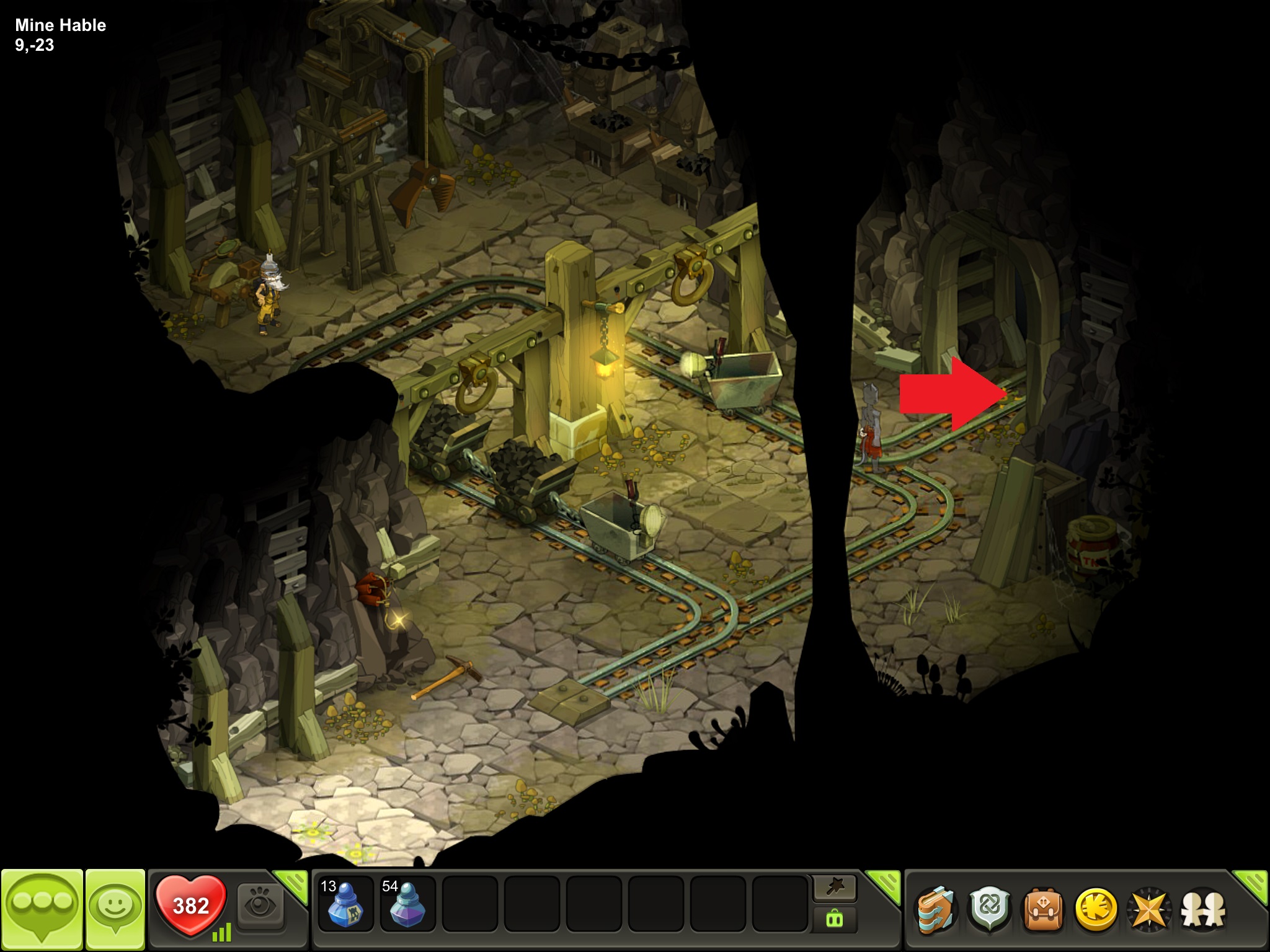Expand the green corner tab beside the wand
Viewport: 1270px width, 952px height.
click(x=884, y=884)
